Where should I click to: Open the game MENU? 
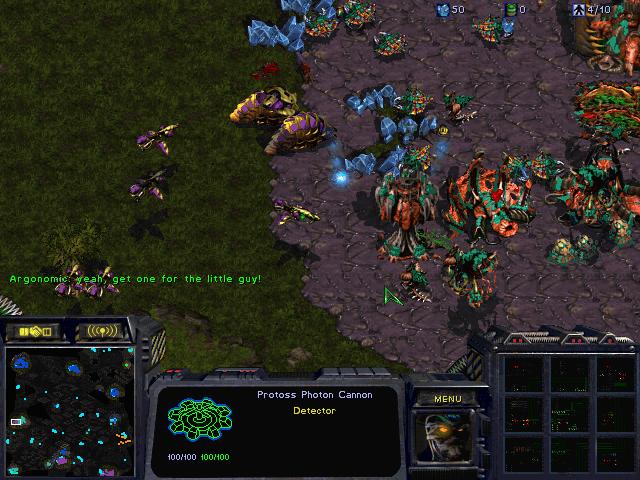click(x=447, y=399)
